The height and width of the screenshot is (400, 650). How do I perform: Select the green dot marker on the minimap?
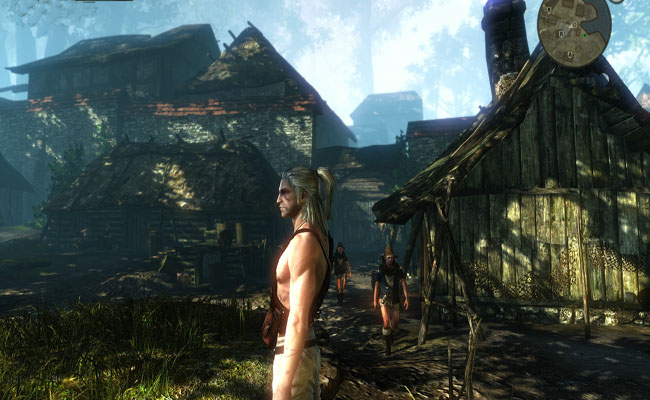pos(585,35)
